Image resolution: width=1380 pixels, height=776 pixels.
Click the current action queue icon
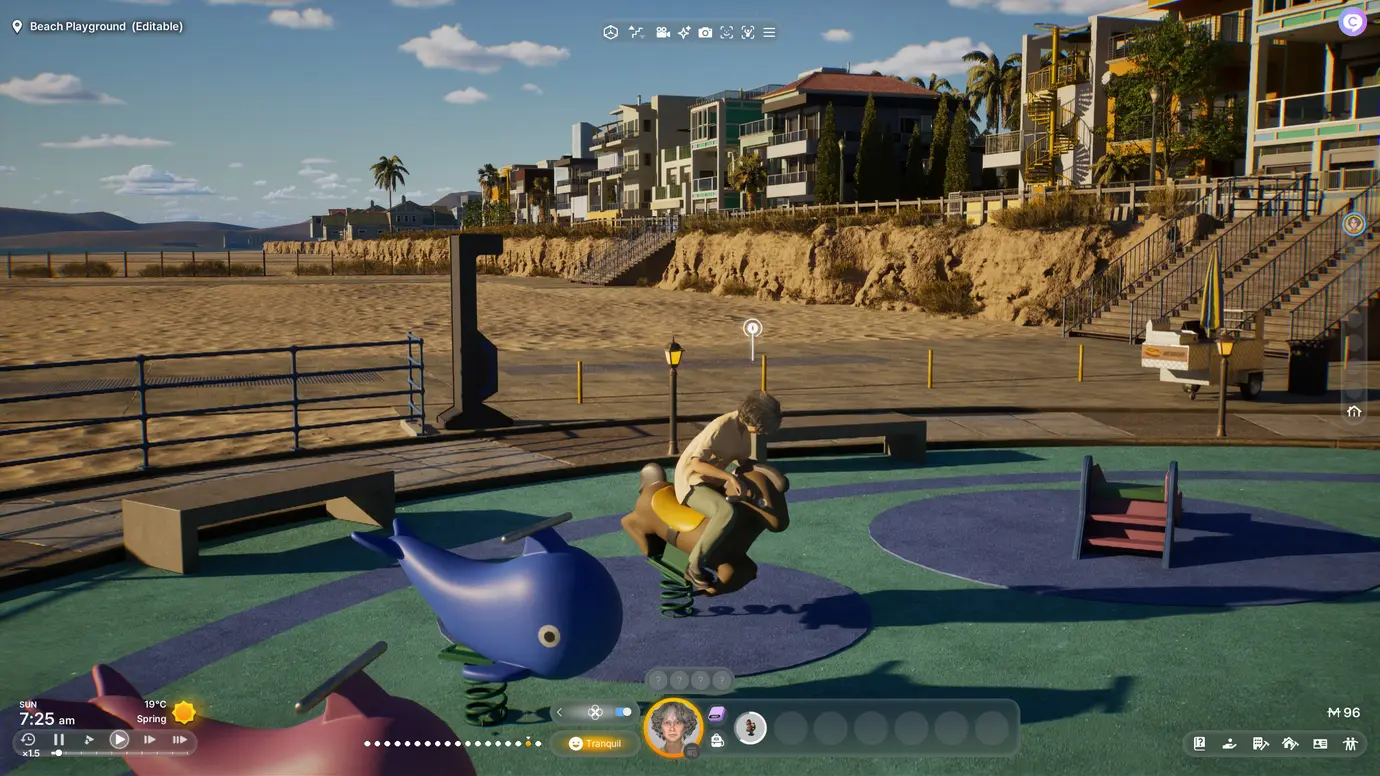click(x=750, y=727)
